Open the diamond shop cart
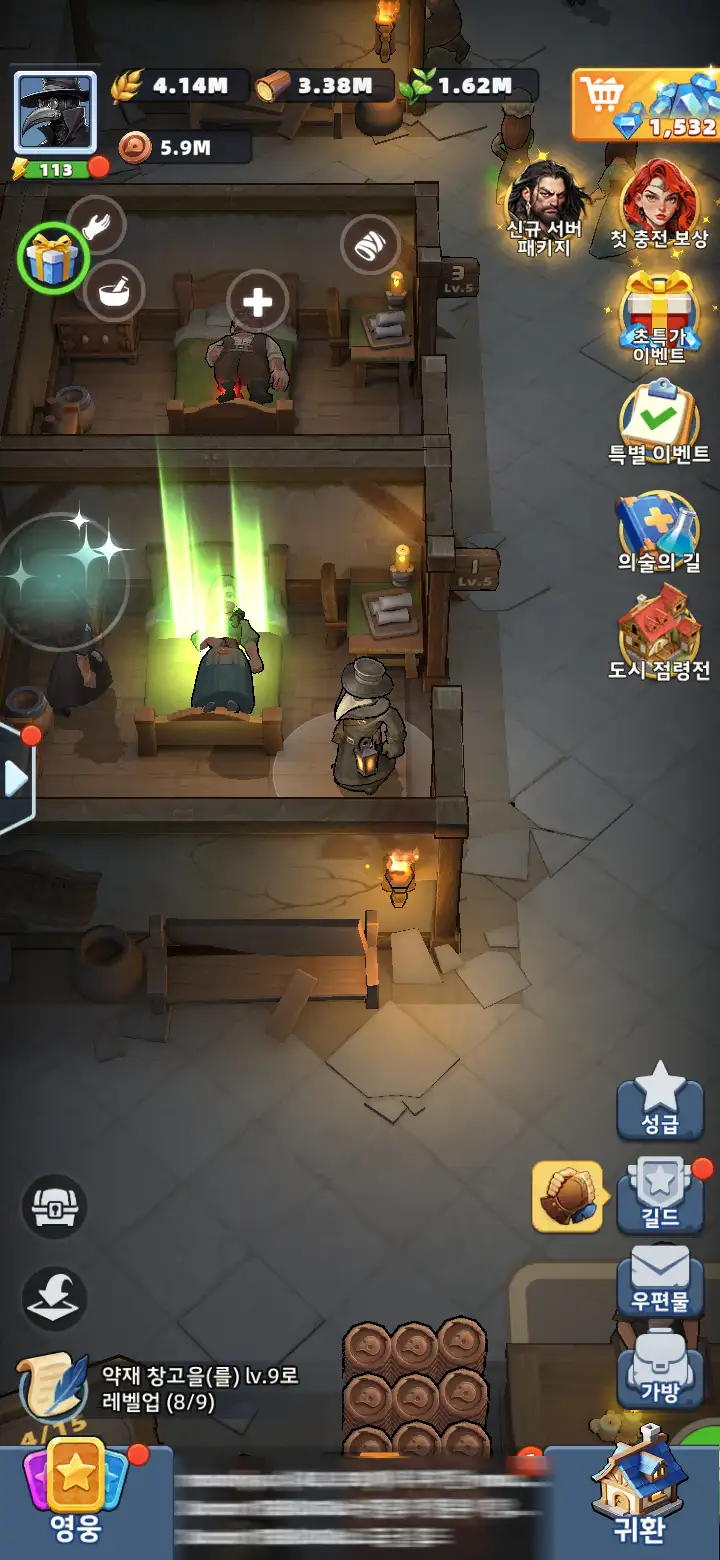 point(645,104)
